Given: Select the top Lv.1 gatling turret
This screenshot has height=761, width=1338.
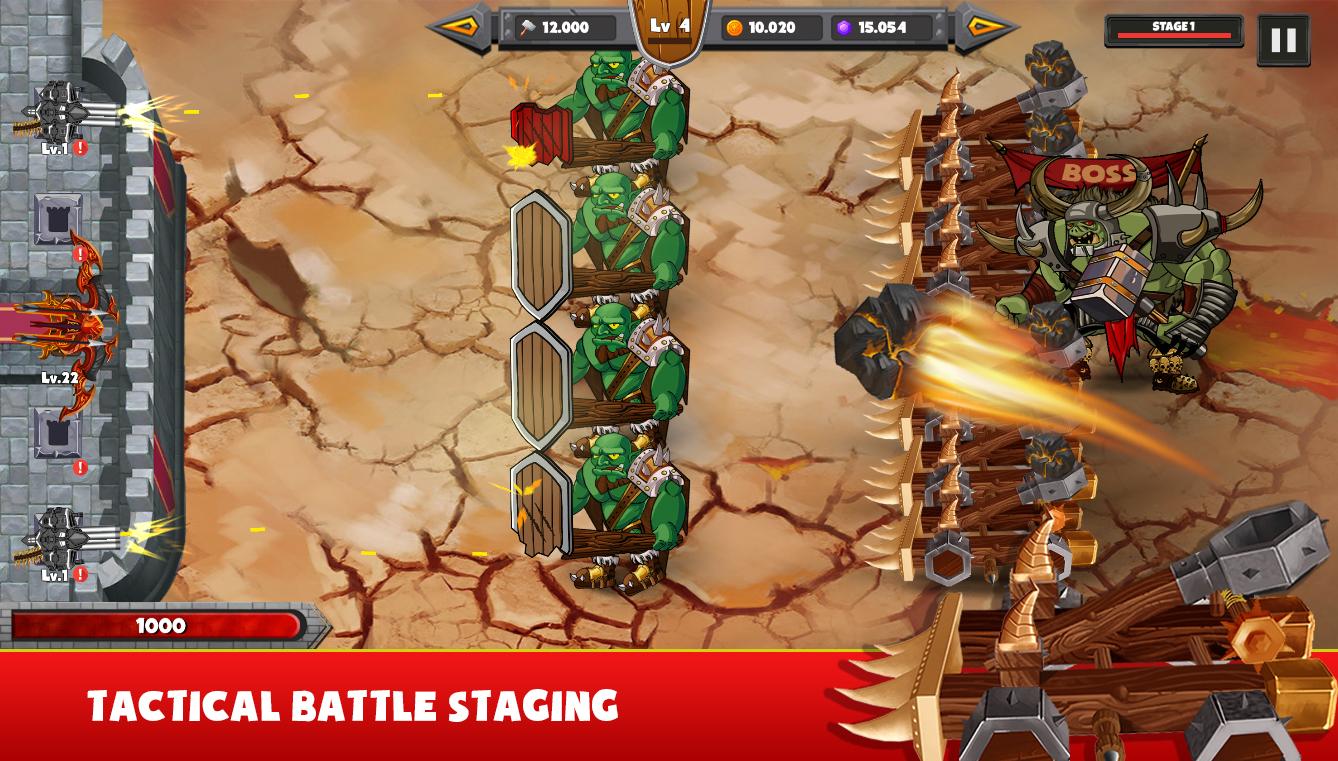Looking at the screenshot, I should [60, 110].
